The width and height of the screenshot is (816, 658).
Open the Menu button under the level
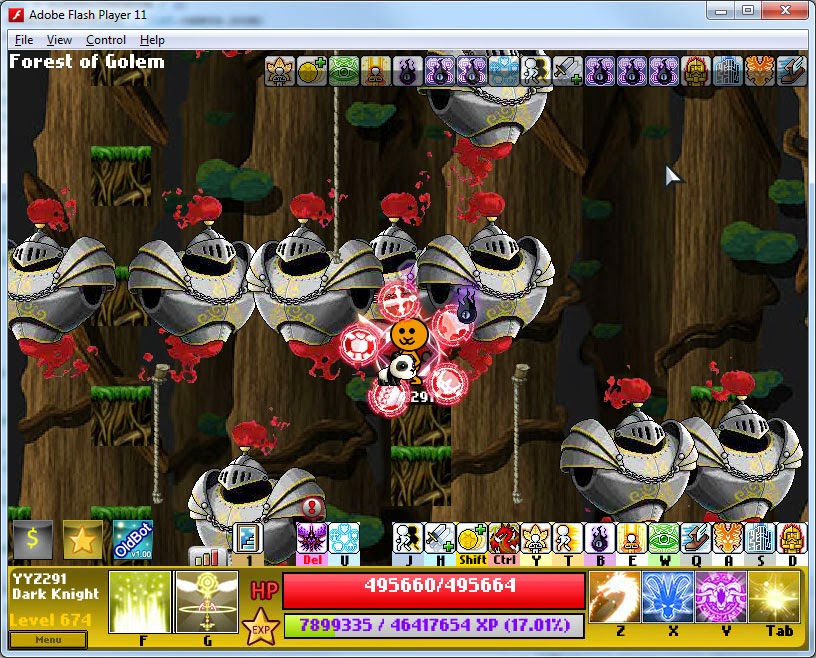tap(48, 639)
